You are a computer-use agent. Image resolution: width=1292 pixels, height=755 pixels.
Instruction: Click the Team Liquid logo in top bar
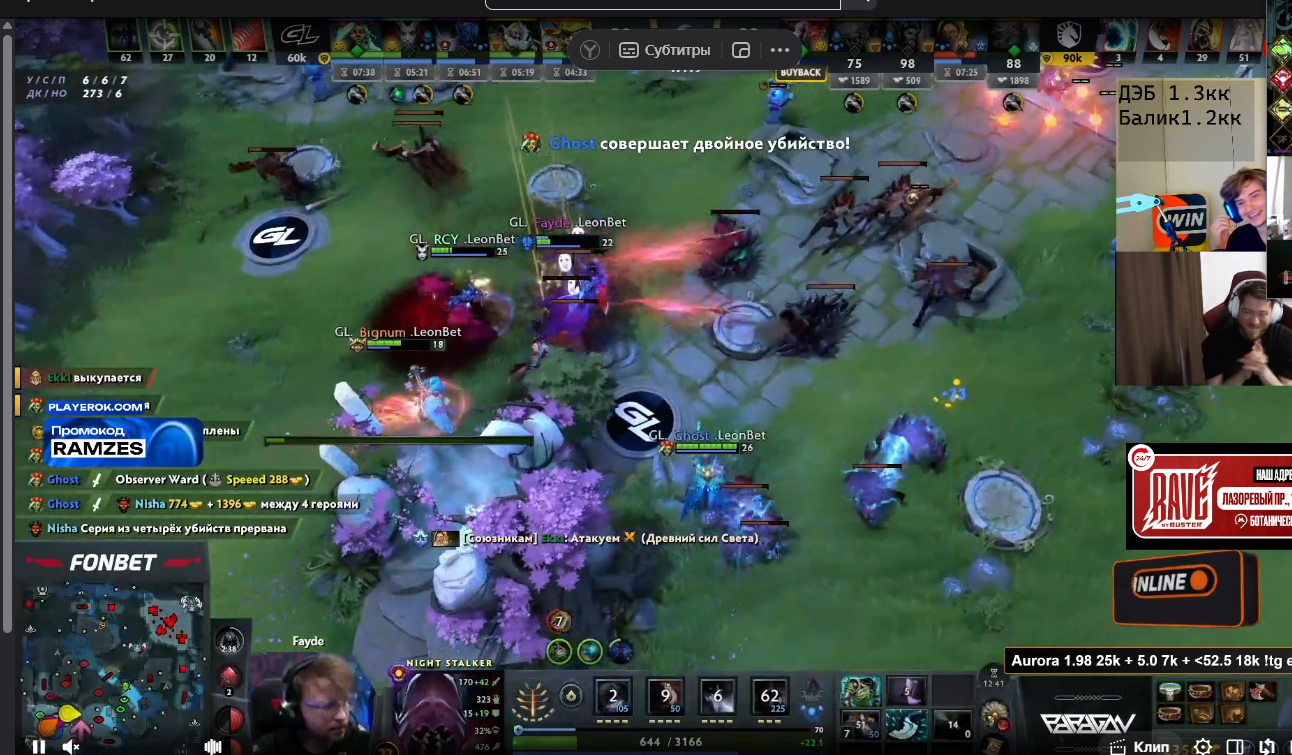point(1073,37)
